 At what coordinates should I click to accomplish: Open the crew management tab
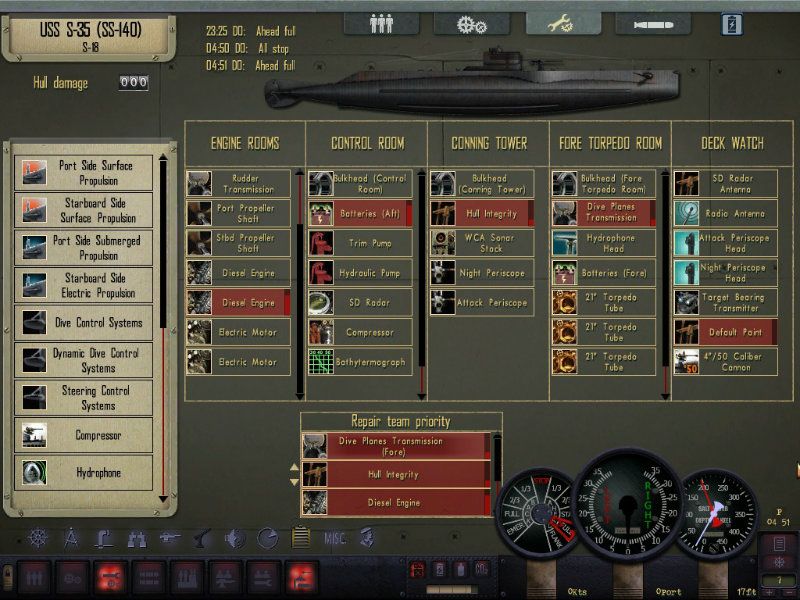click(381, 24)
